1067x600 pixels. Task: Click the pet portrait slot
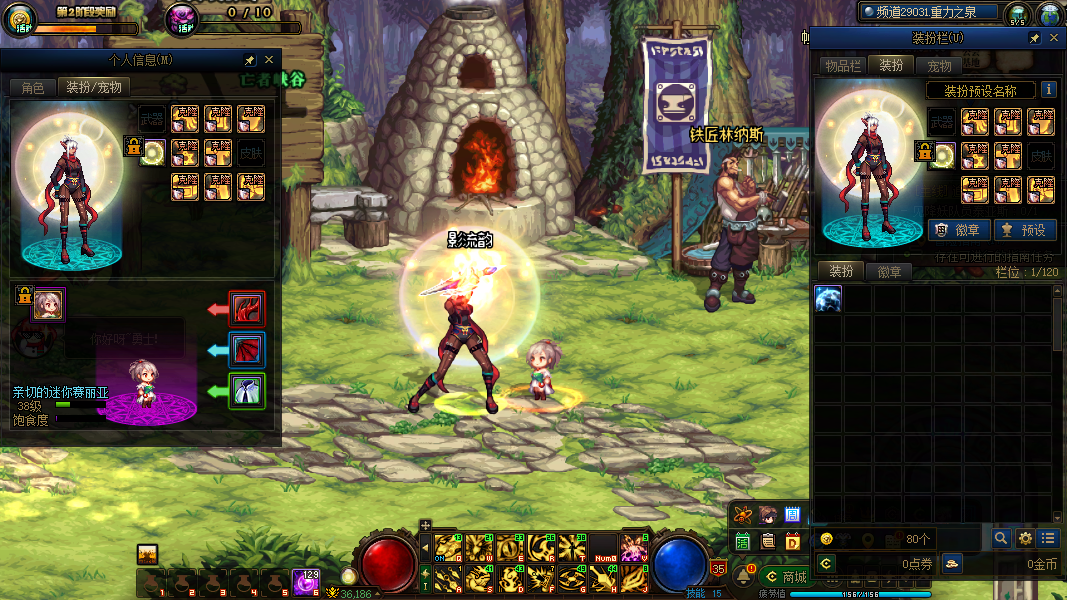48,304
